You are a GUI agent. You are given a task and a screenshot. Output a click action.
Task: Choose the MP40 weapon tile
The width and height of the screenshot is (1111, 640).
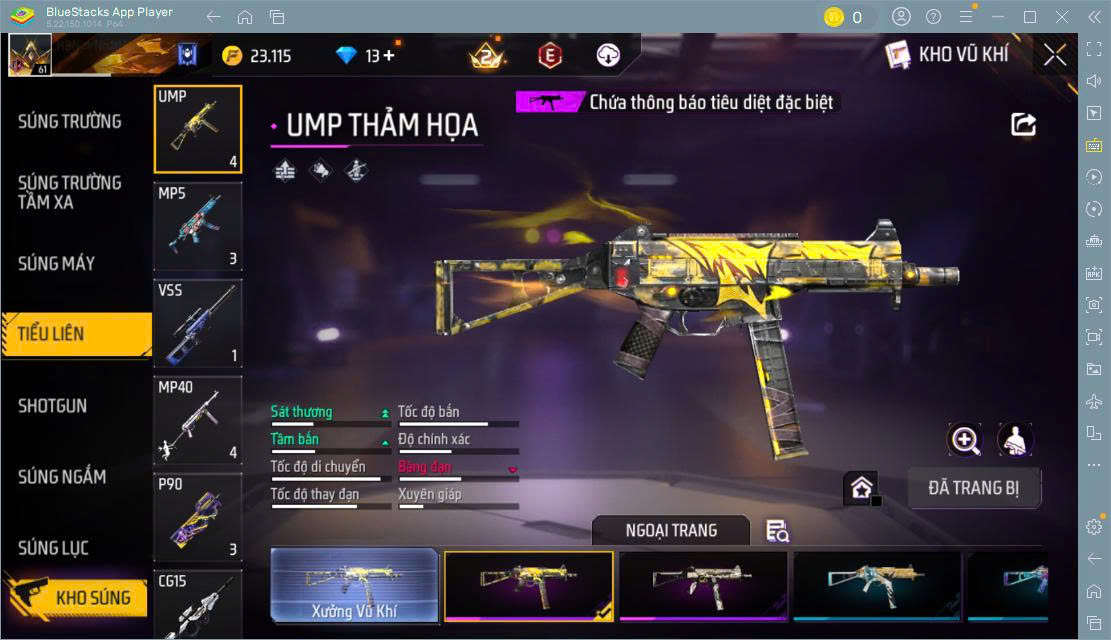(x=198, y=420)
